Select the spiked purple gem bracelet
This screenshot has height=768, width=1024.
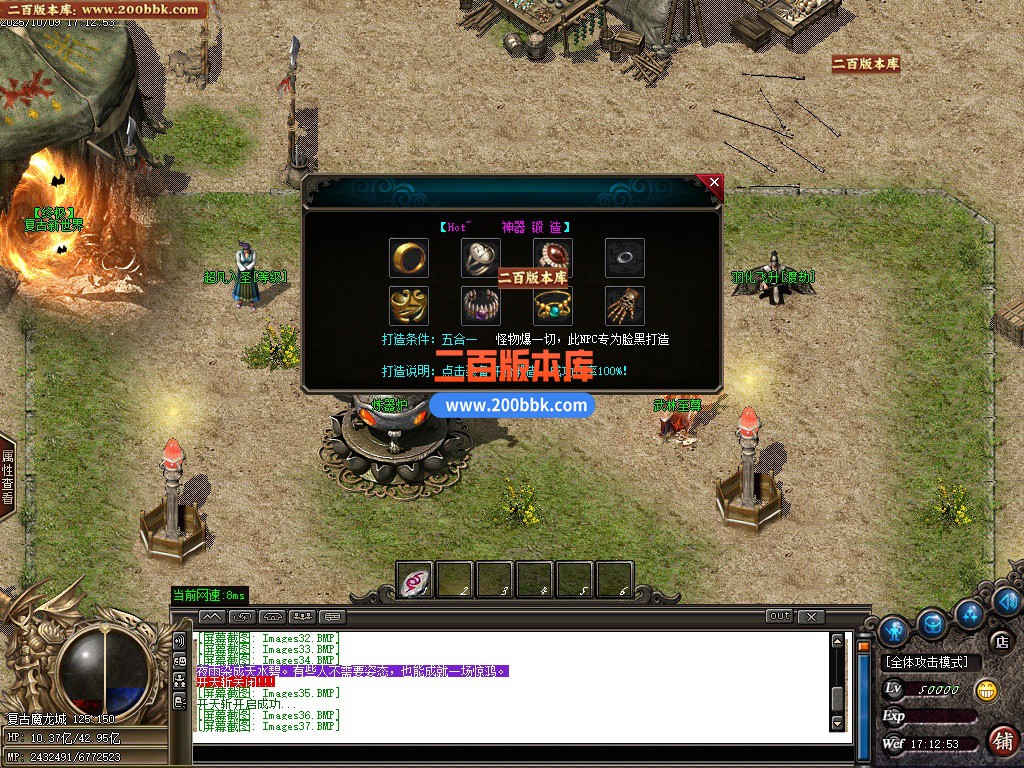(481, 305)
